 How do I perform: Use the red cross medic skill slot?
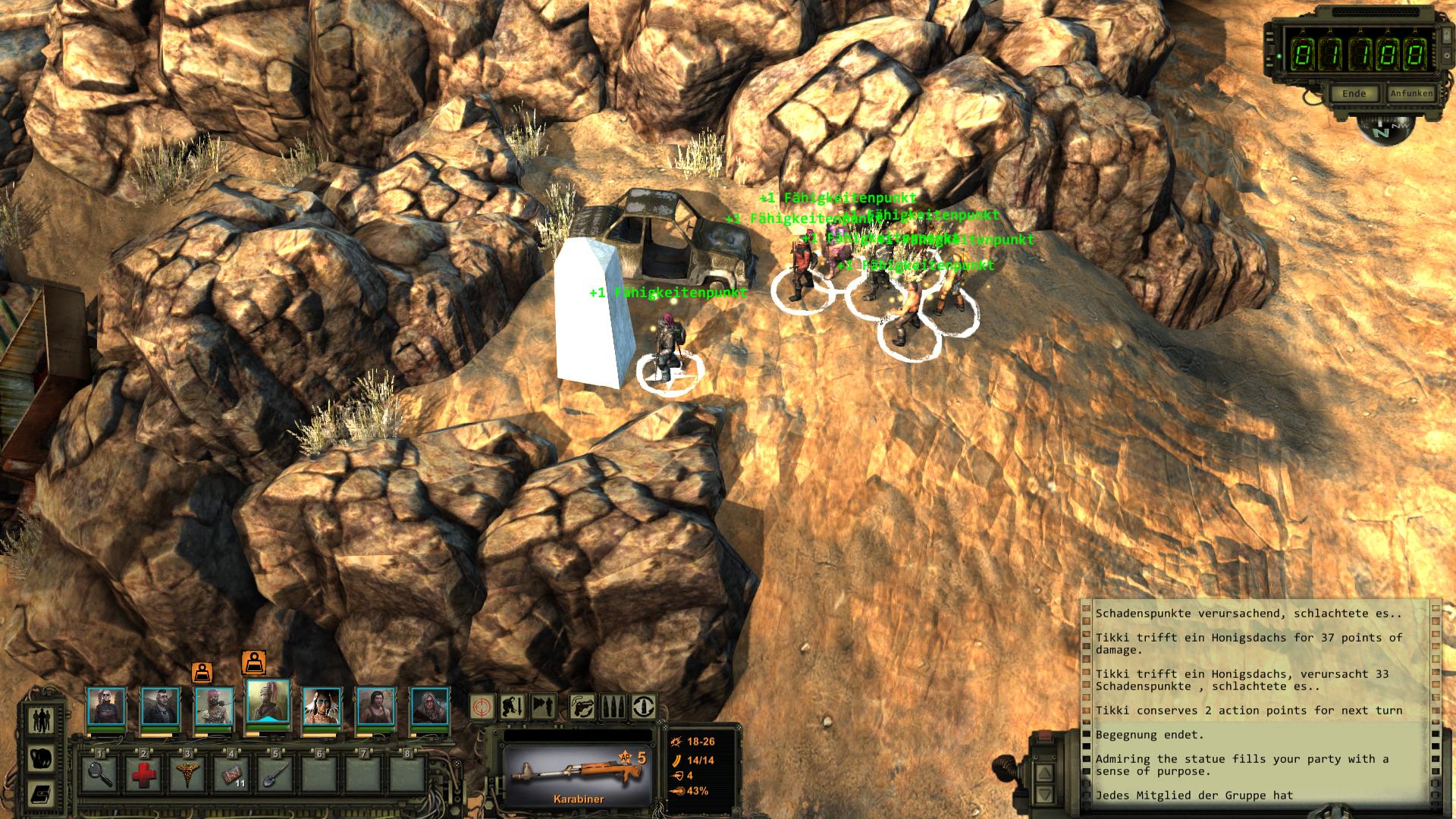coord(143,773)
